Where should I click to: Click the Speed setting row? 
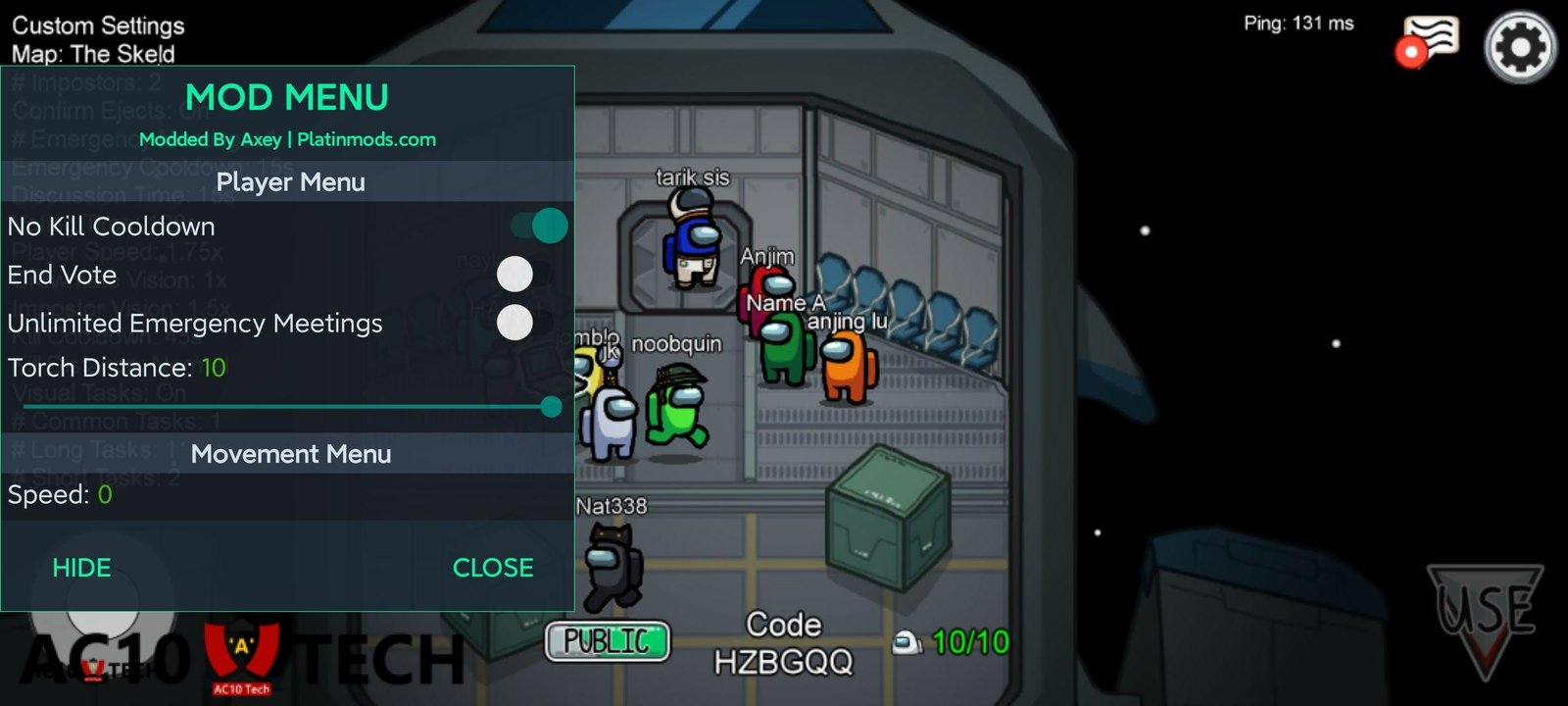(284, 495)
